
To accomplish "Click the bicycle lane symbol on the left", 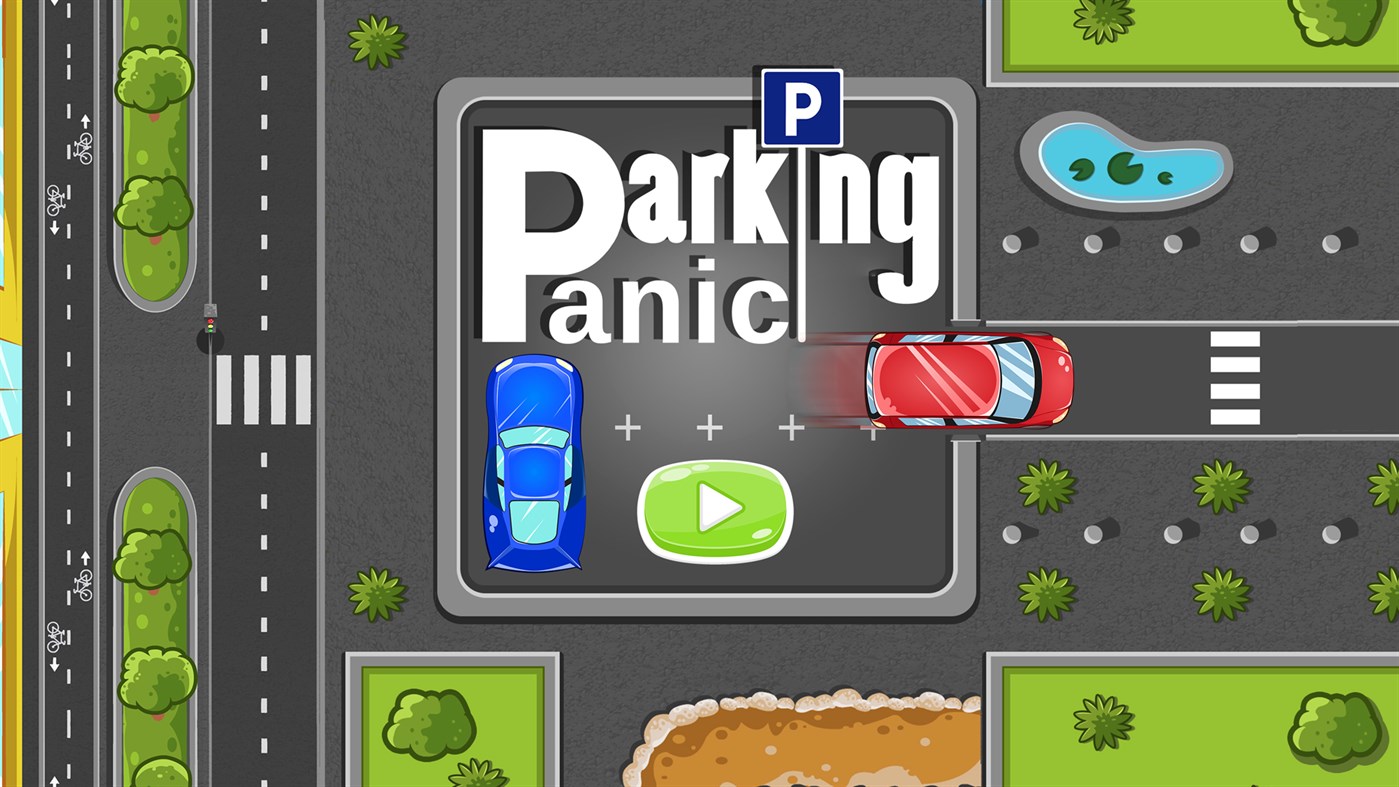I will click(84, 148).
